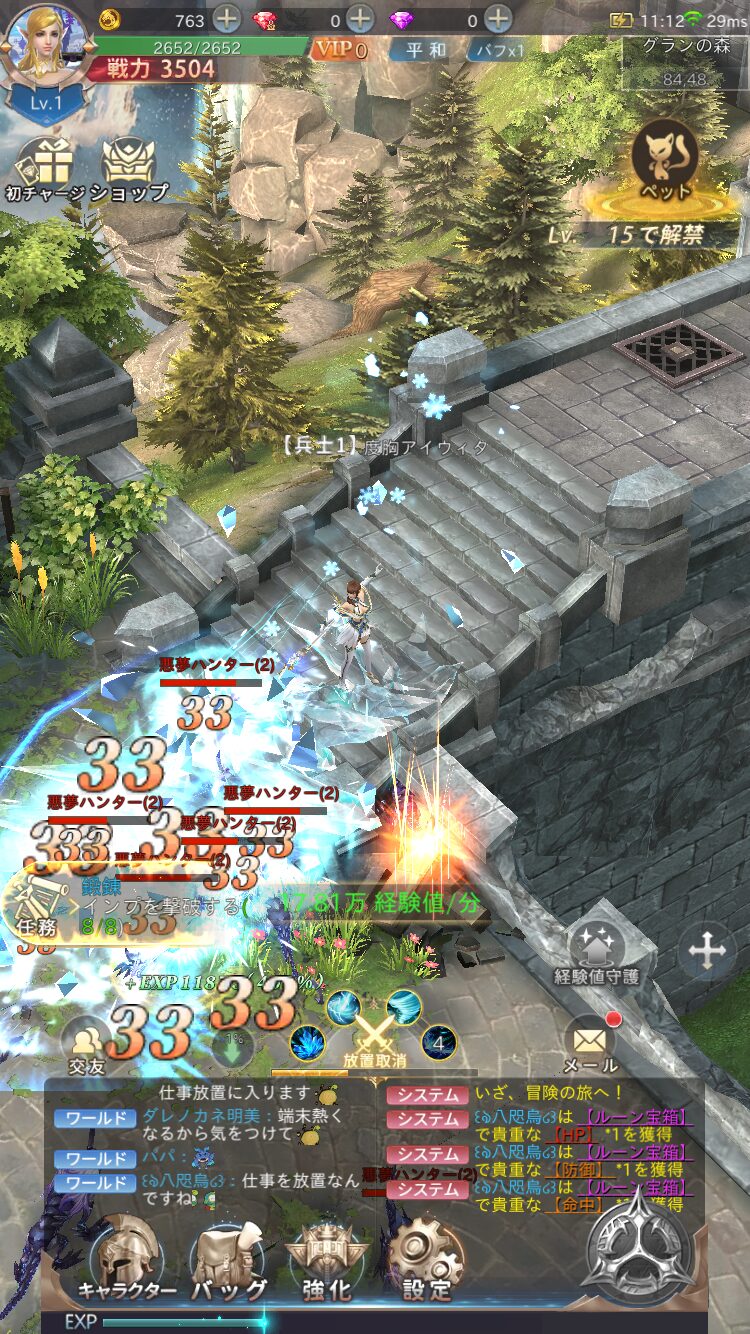Screen dimensions: 750x1334
Task: Open the ペット pet menu
Action: [664, 165]
